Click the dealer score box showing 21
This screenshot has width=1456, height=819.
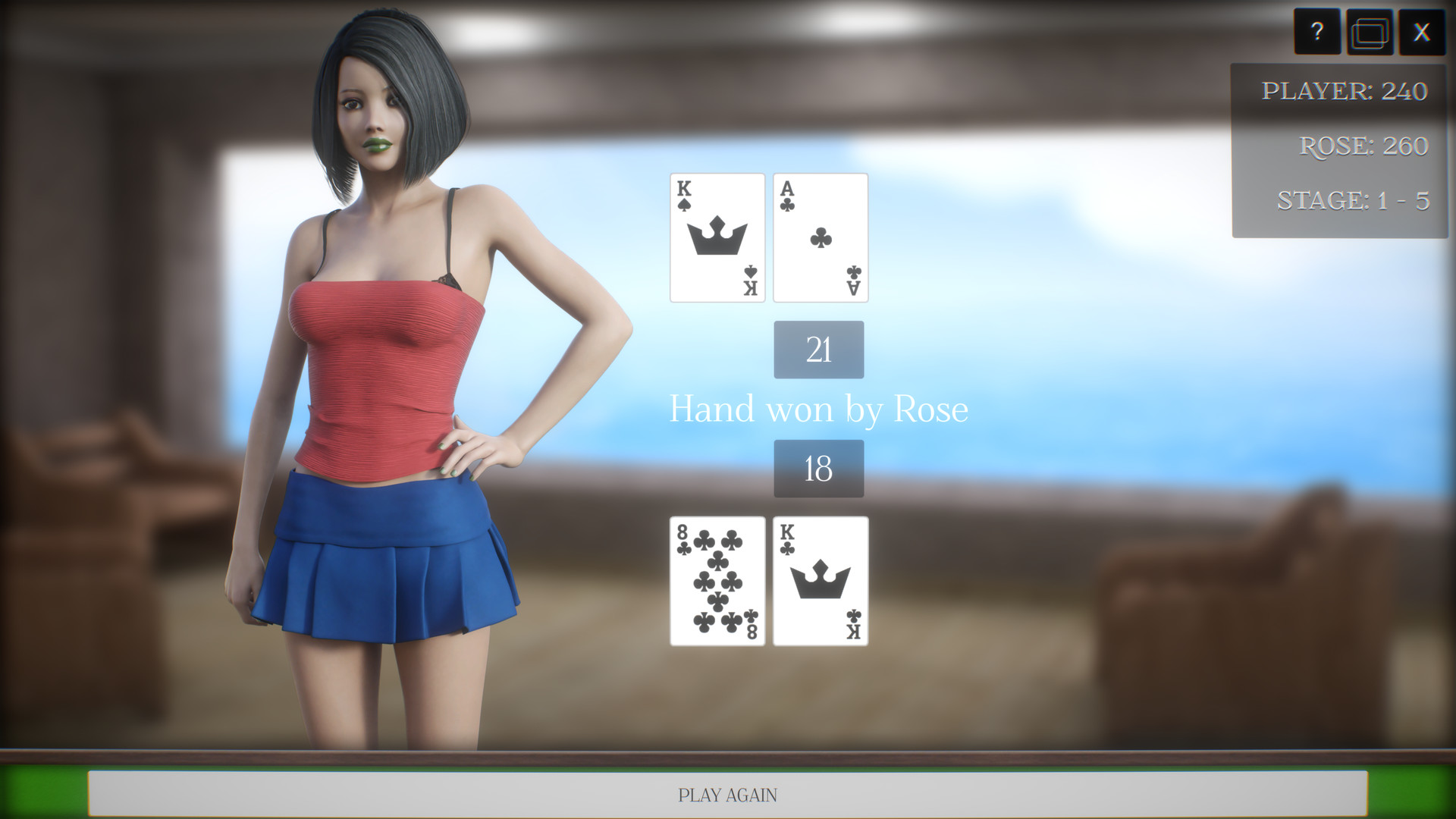click(818, 350)
